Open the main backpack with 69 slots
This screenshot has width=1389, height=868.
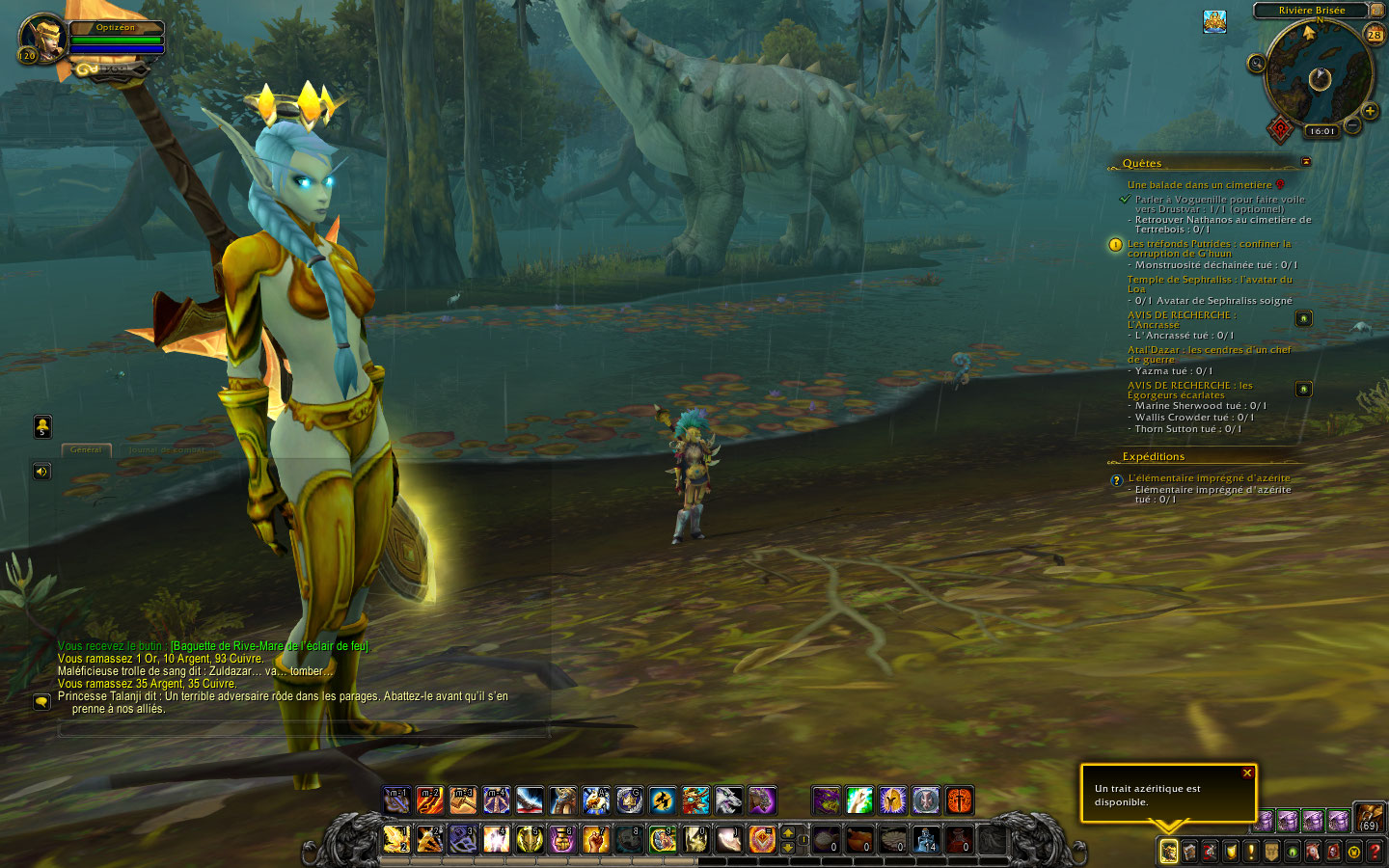click(x=1370, y=818)
